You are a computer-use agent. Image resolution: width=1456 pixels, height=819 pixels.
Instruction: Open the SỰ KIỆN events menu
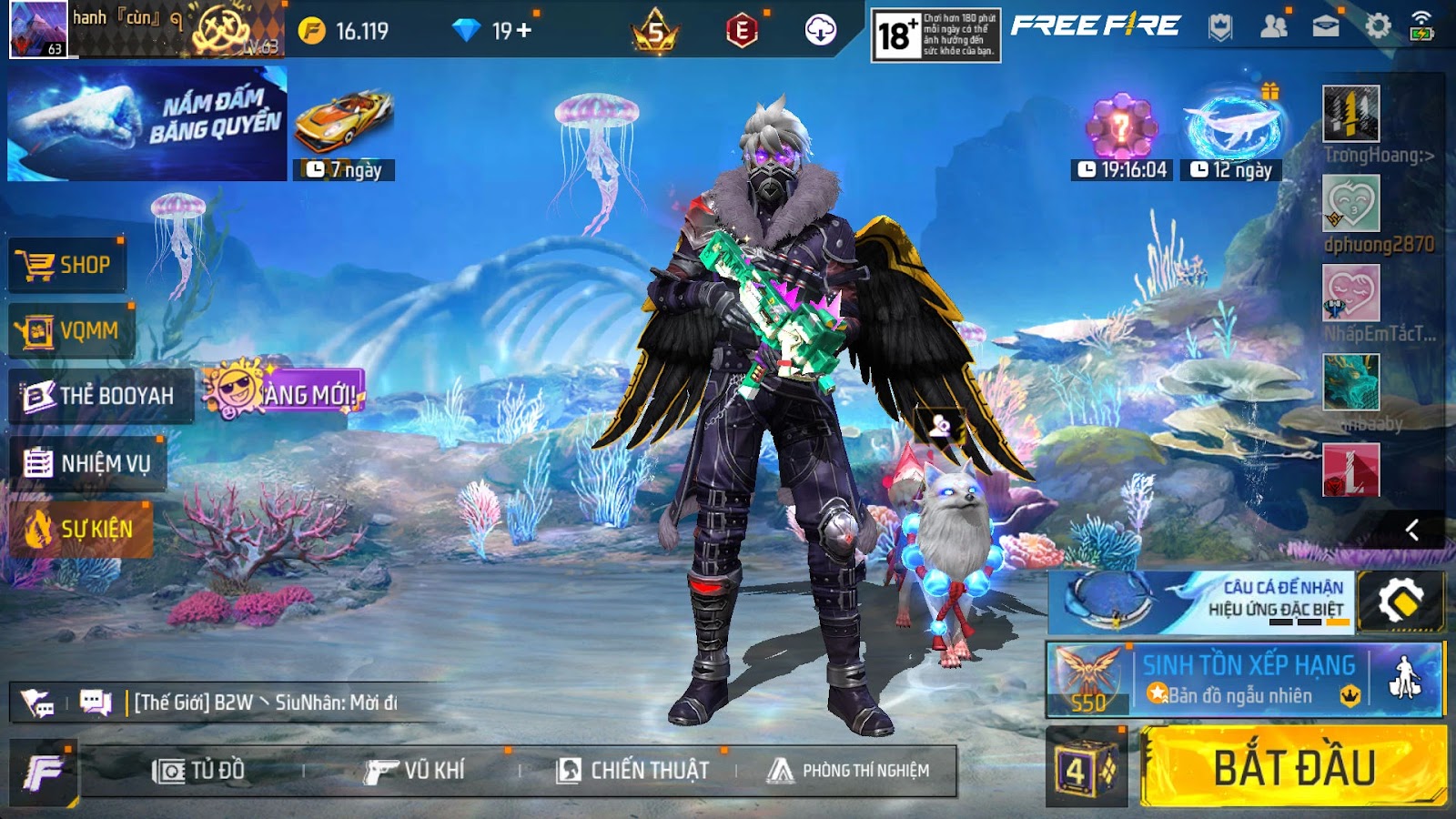(80, 529)
